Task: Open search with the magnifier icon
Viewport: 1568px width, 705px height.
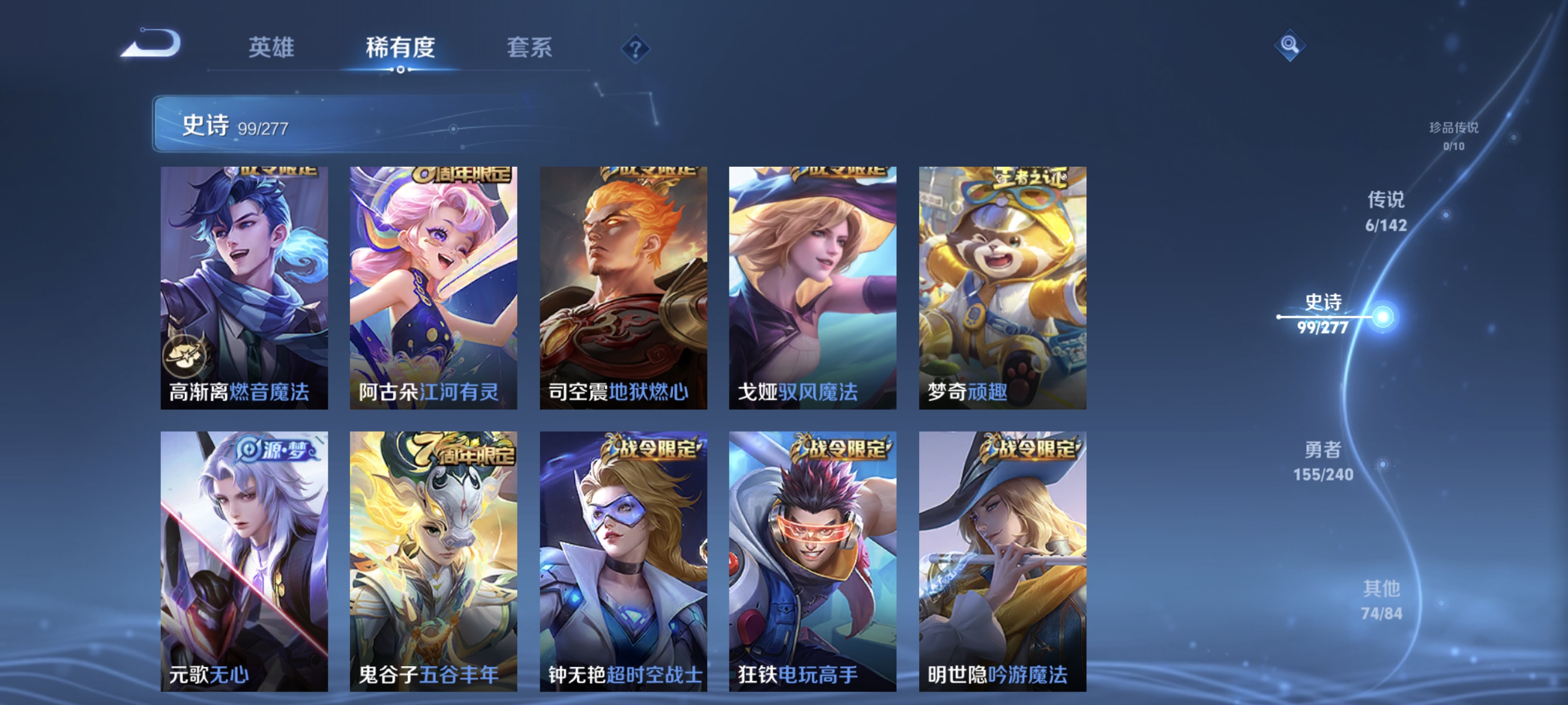Action: [1290, 45]
